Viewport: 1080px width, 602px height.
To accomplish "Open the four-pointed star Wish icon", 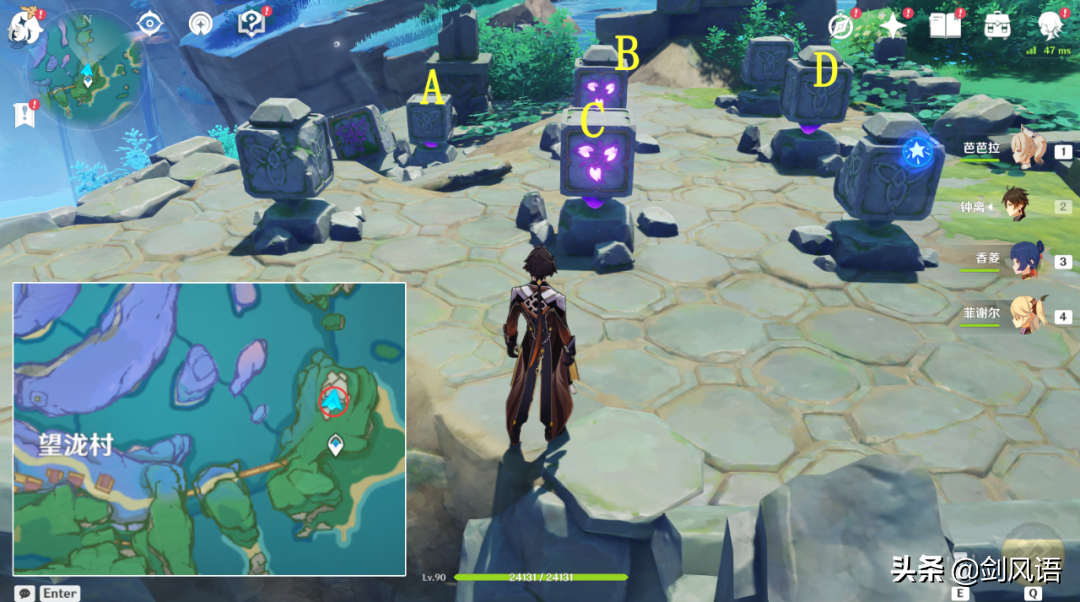I will click(x=892, y=25).
